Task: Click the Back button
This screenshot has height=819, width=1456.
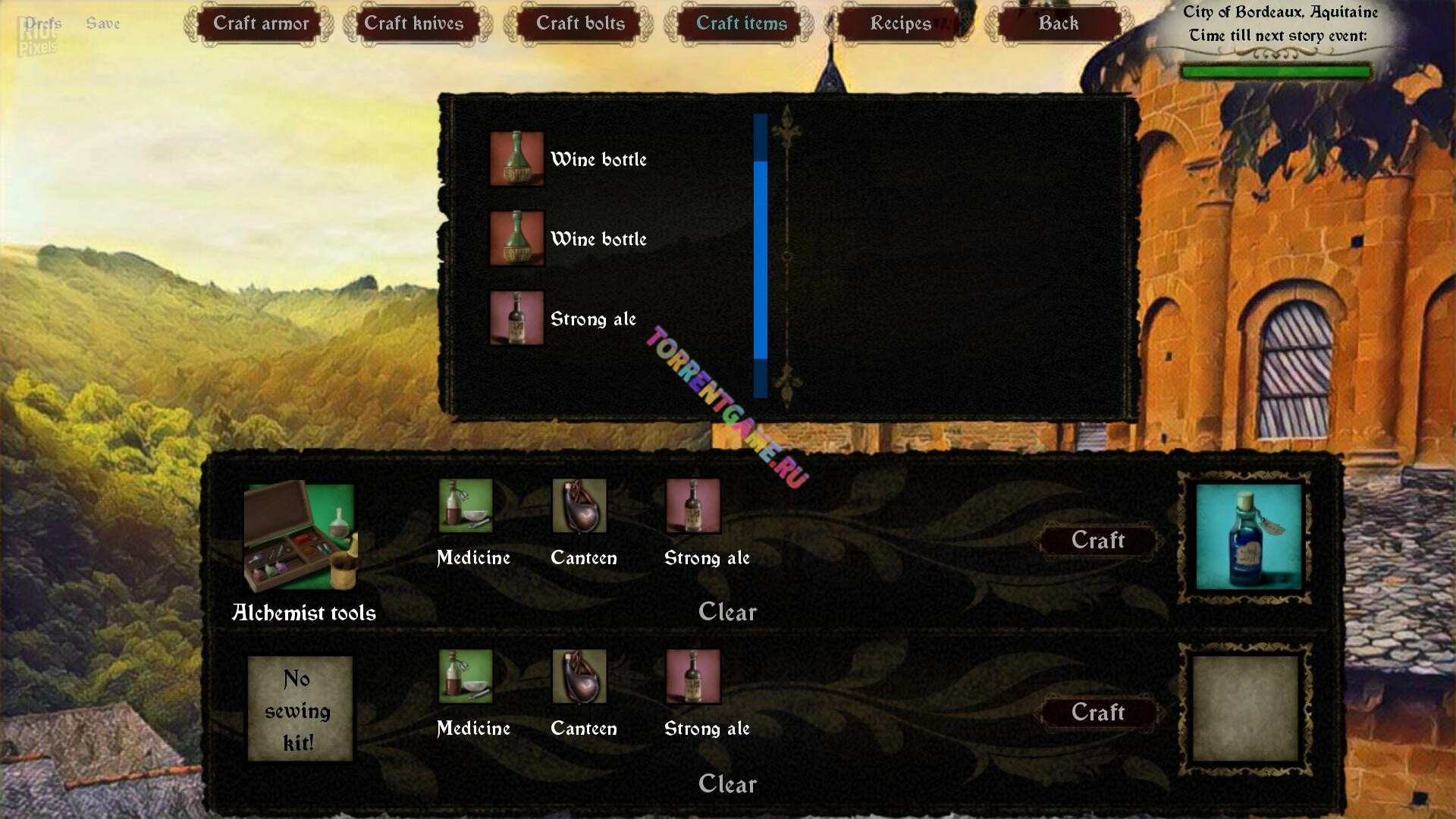Action: (x=1058, y=24)
